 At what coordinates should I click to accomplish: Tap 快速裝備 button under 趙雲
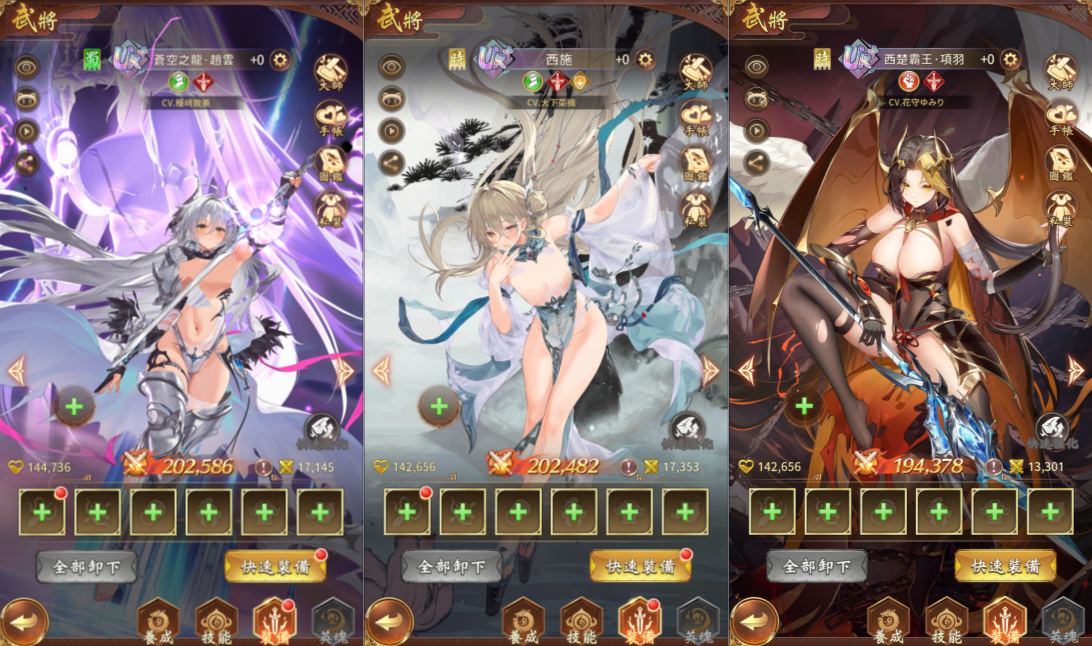point(276,566)
